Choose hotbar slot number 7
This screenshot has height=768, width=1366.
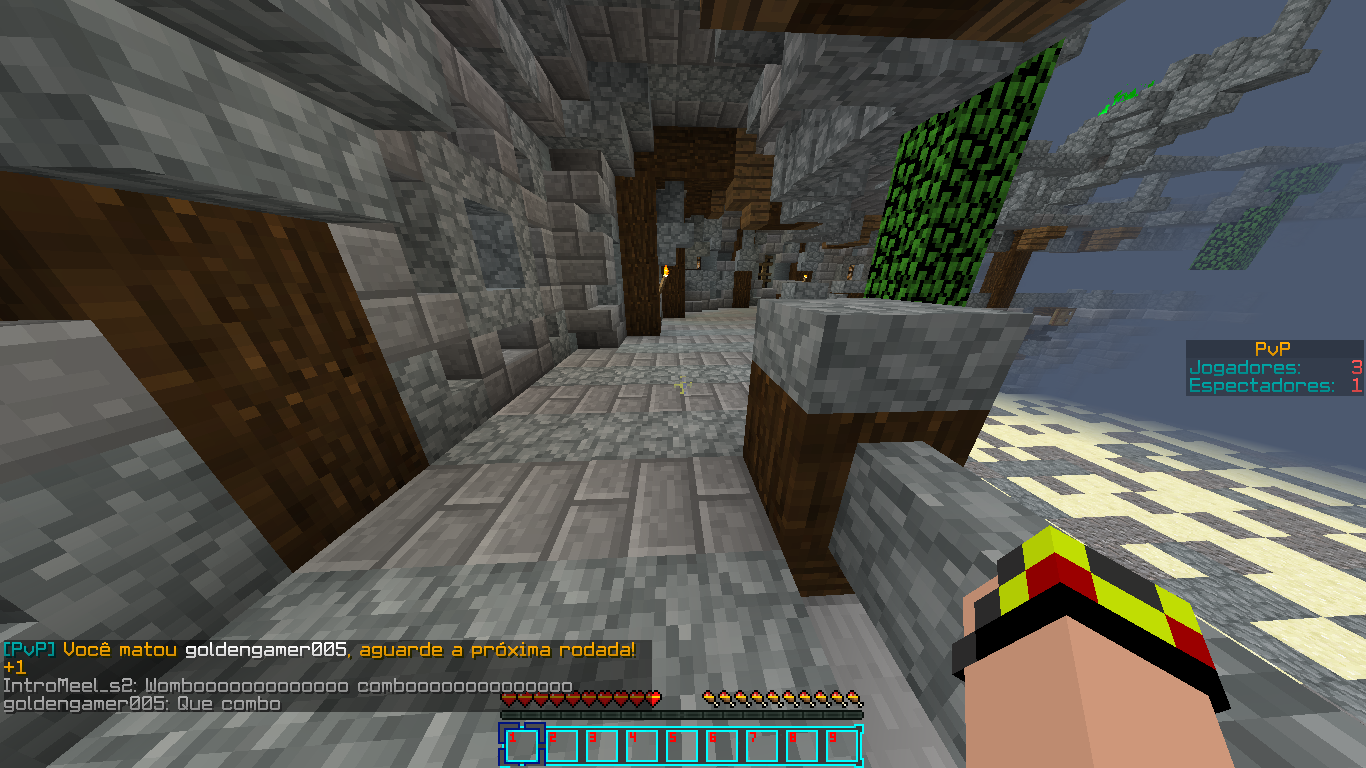[761, 745]
